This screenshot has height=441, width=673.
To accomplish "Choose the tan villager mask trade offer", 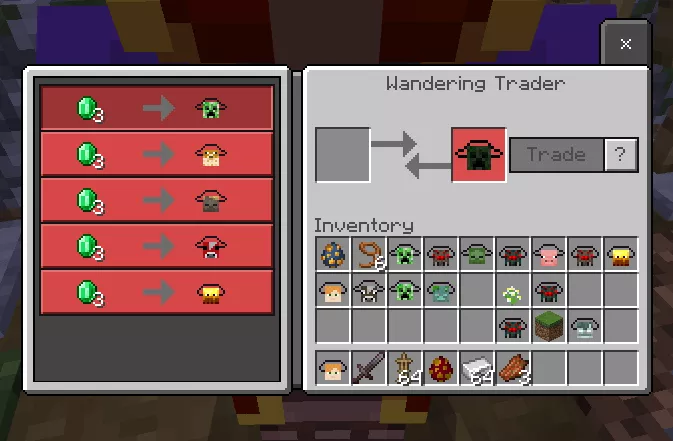I will pos(157,154).
